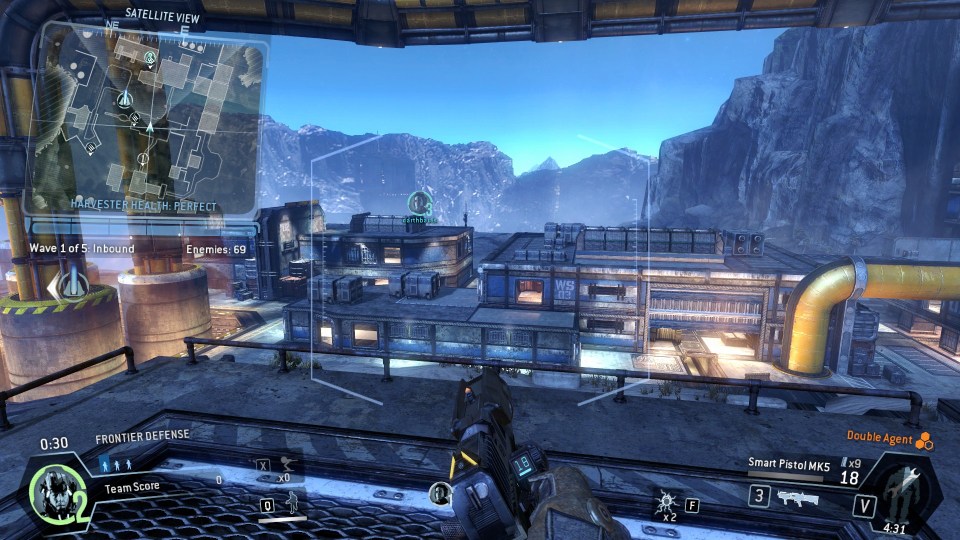Screen dimensions: 960x540
Task: Select the pilot melee kick icon
Action: [285, 464]
